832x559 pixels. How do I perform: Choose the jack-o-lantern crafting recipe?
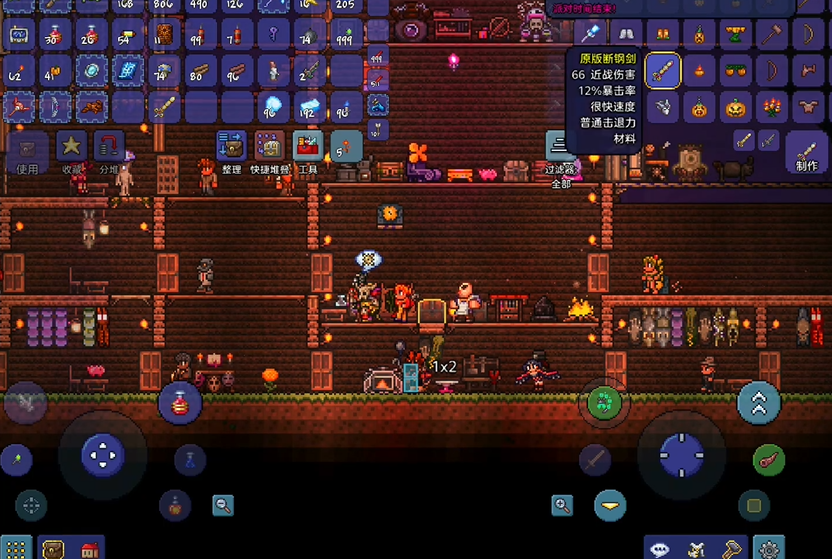click(x=736, y=106)
